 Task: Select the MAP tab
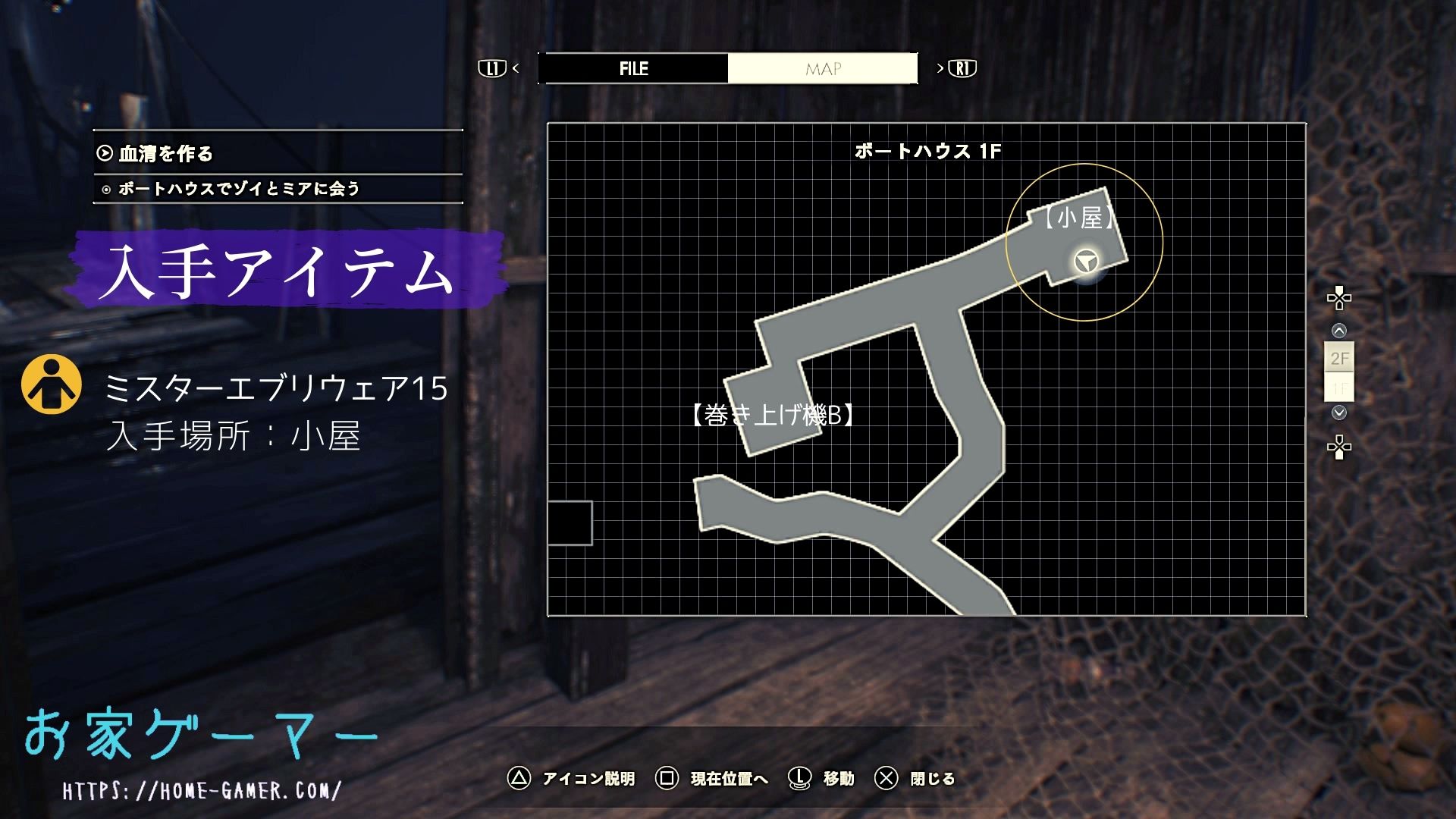coord(822,68)
